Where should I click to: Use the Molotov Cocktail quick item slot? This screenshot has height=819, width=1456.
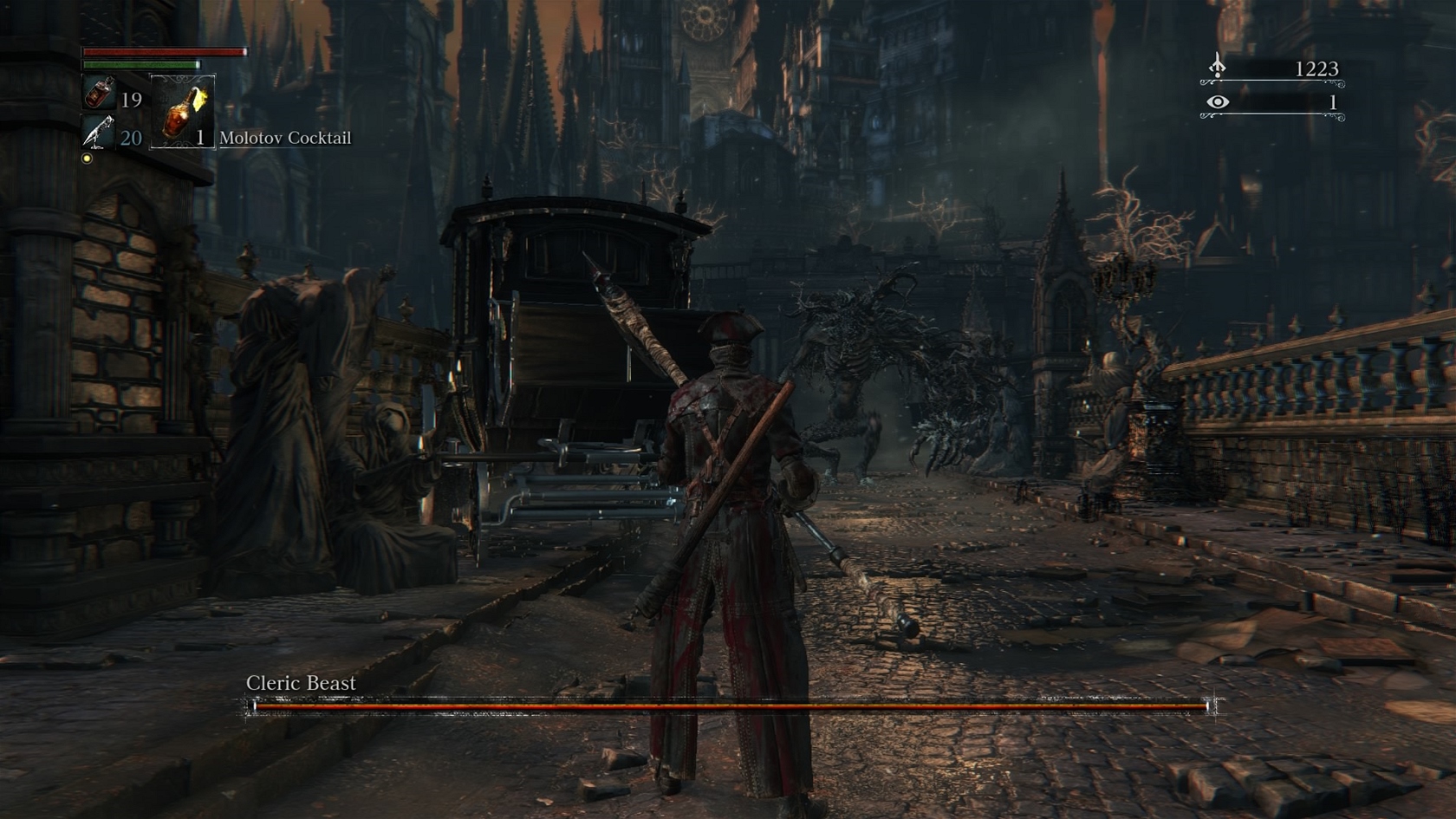click(183, 112)
